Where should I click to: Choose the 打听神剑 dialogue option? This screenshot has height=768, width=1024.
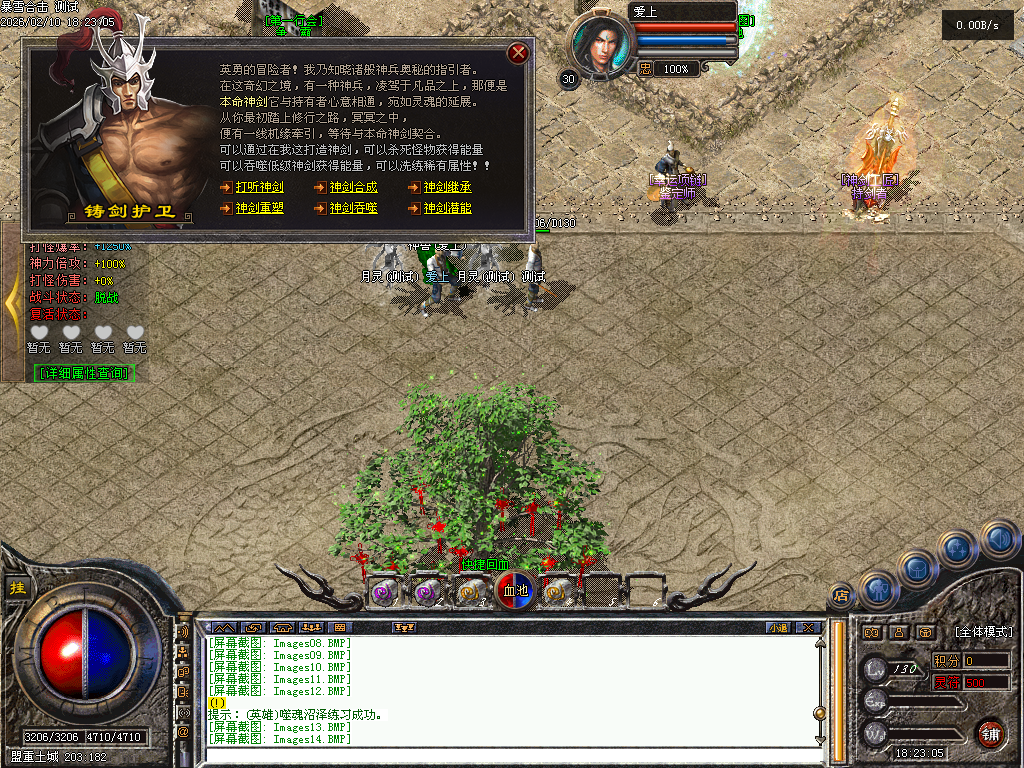[x=259, y=187]
